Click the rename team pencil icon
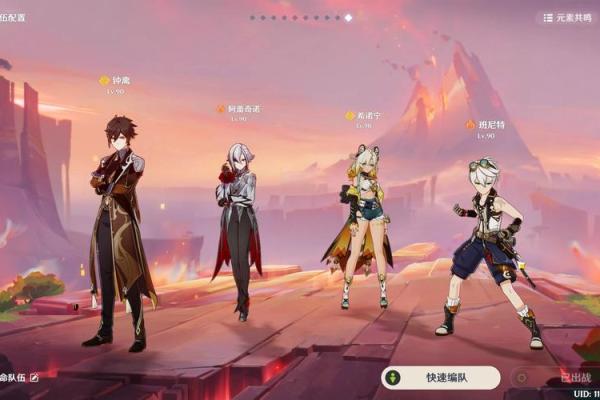 34,377
